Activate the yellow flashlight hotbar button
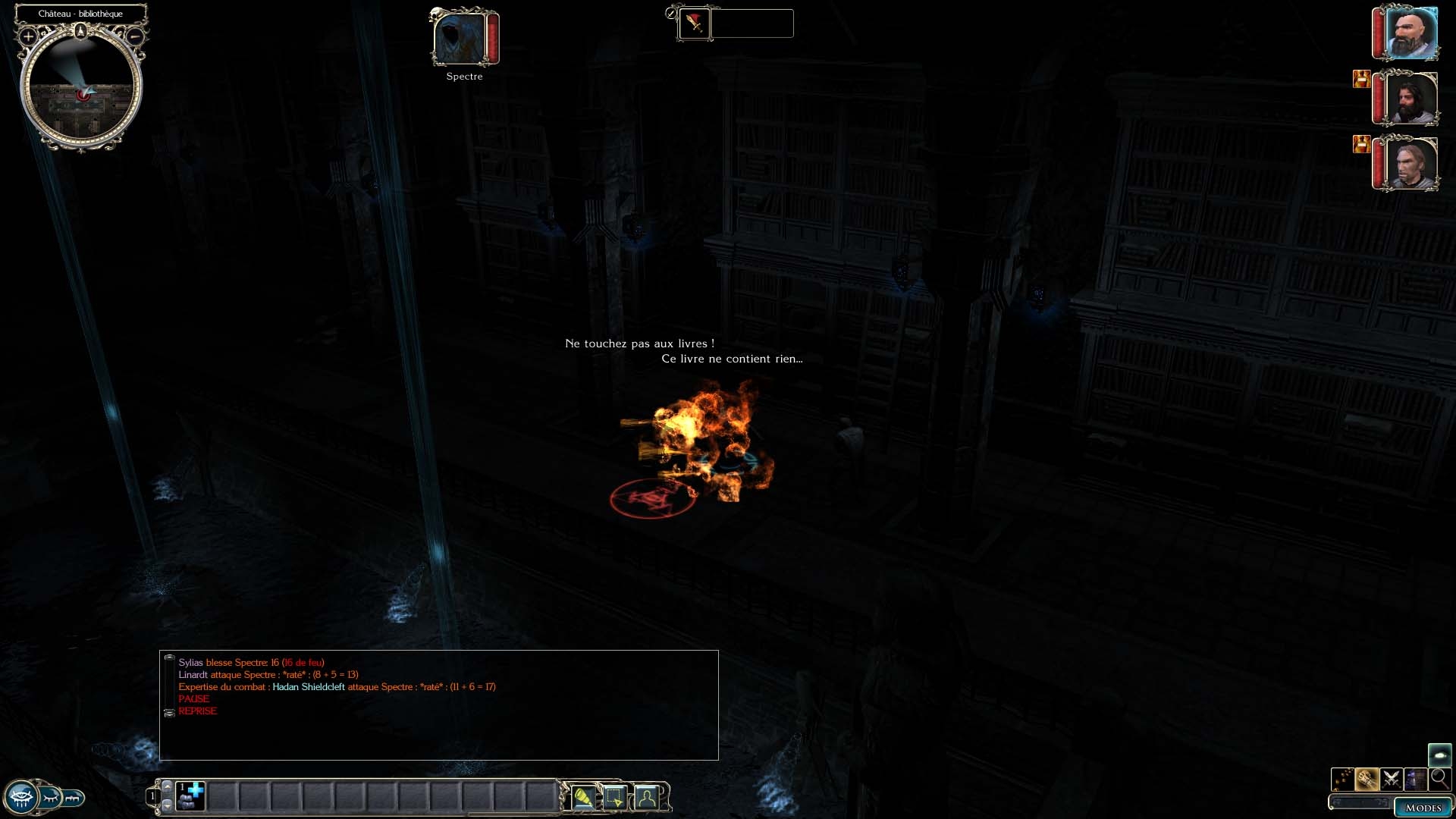 582,798
